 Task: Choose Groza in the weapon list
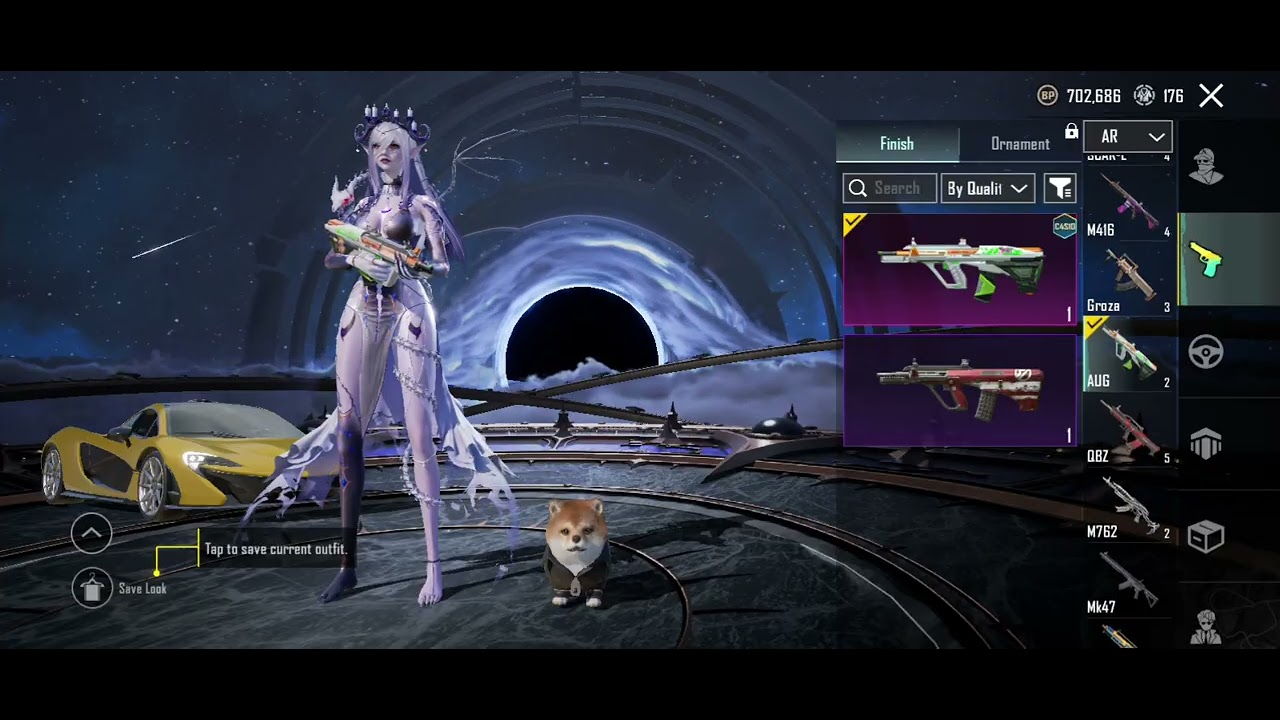click(1128, 282)
